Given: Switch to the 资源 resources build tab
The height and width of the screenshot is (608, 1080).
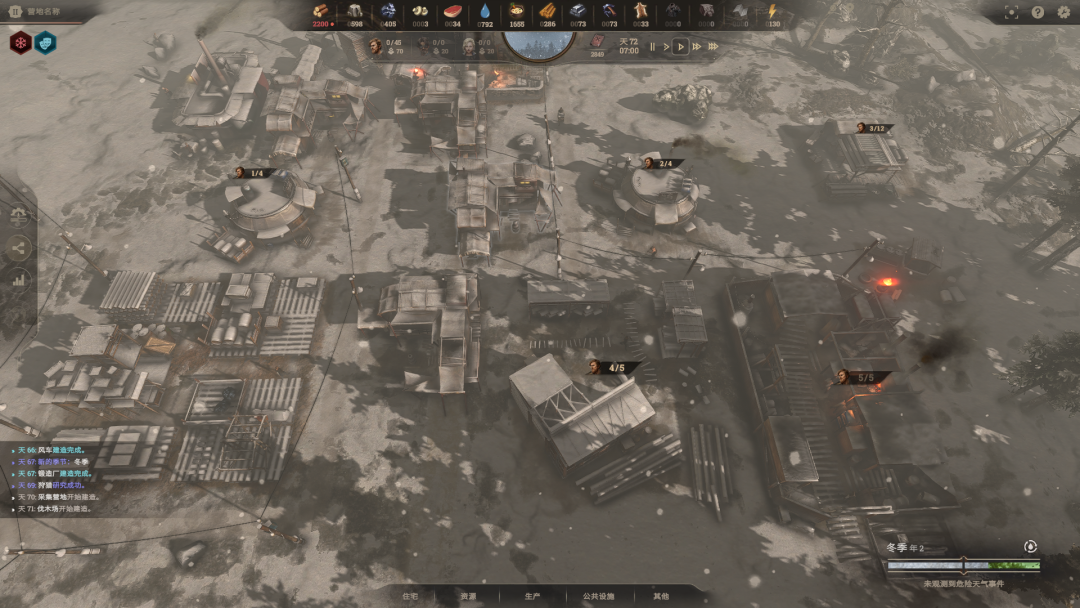Looking at the screenshot, I should 468,596.
